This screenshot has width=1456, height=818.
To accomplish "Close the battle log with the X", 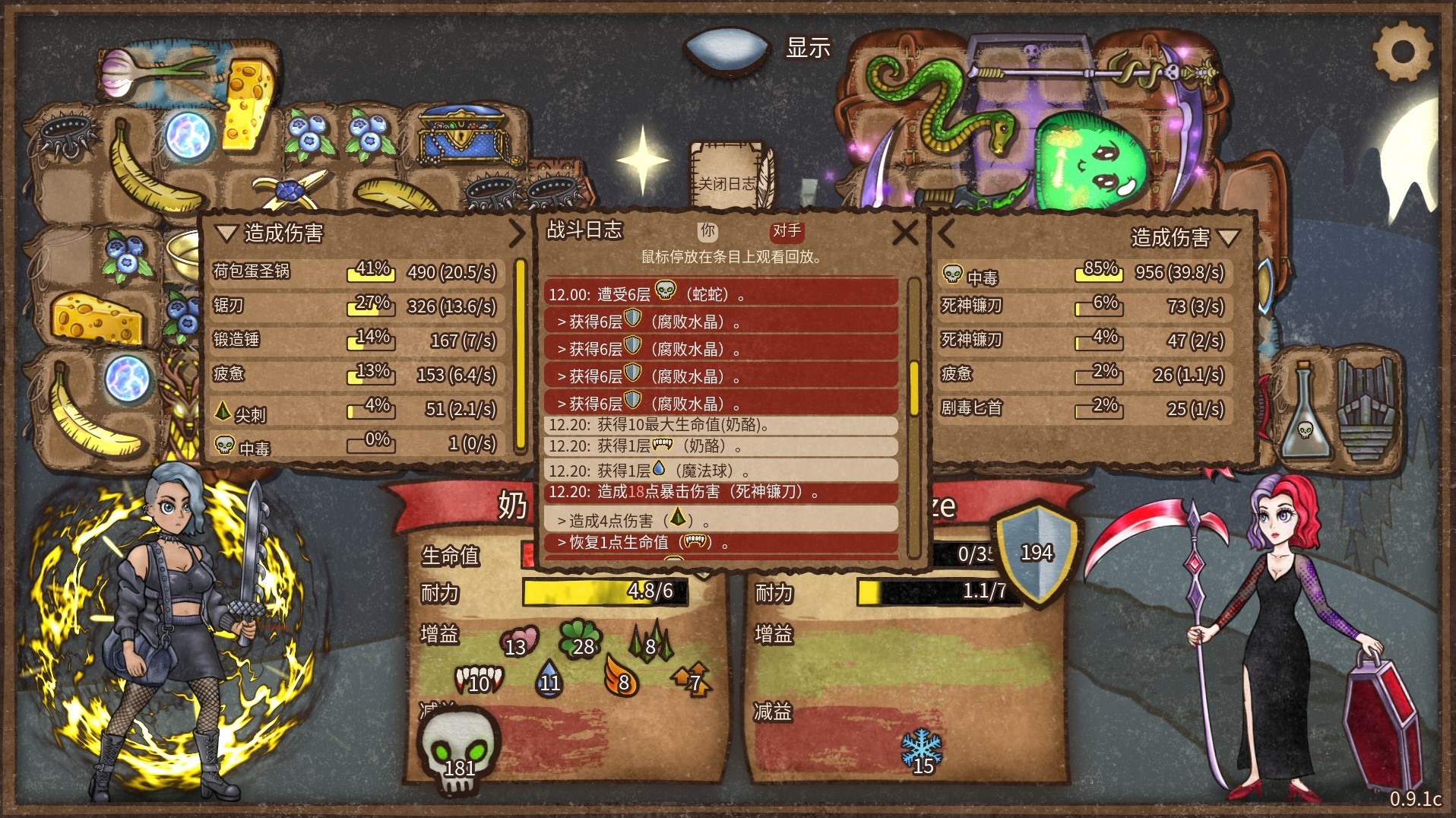I will tap(904, 233).
